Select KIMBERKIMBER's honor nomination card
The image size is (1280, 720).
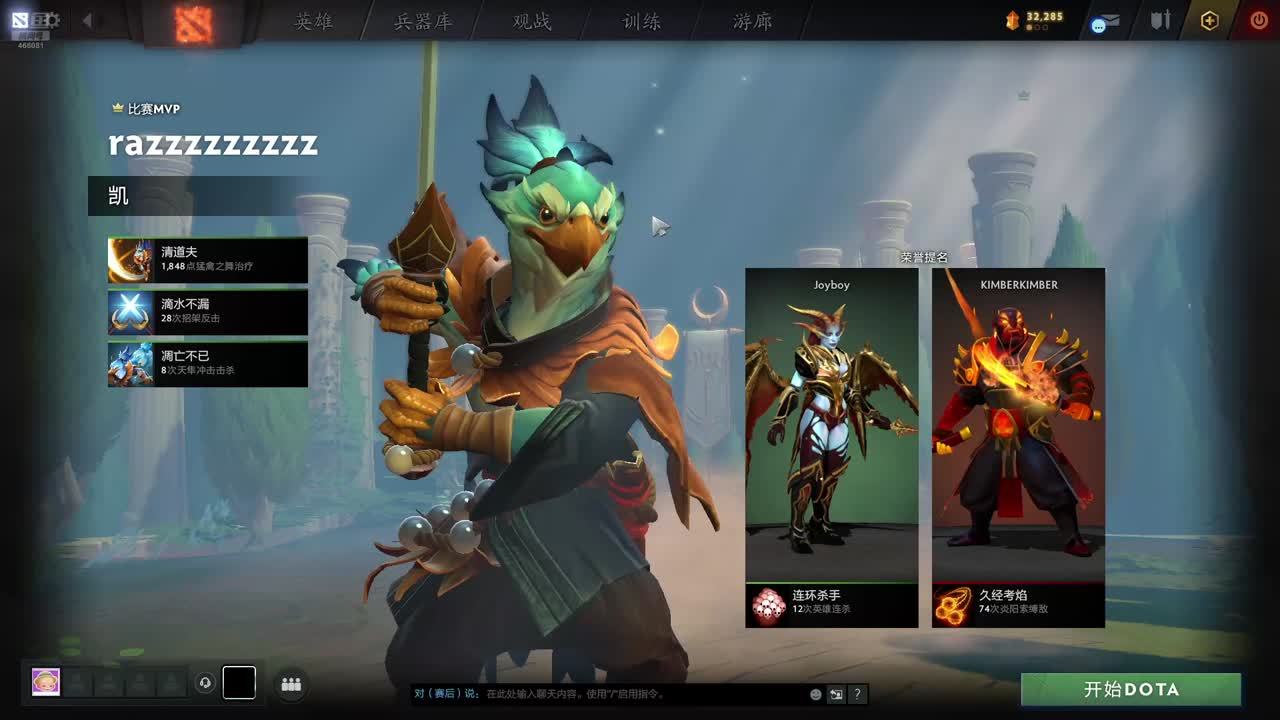click(x=1018, y=447)
